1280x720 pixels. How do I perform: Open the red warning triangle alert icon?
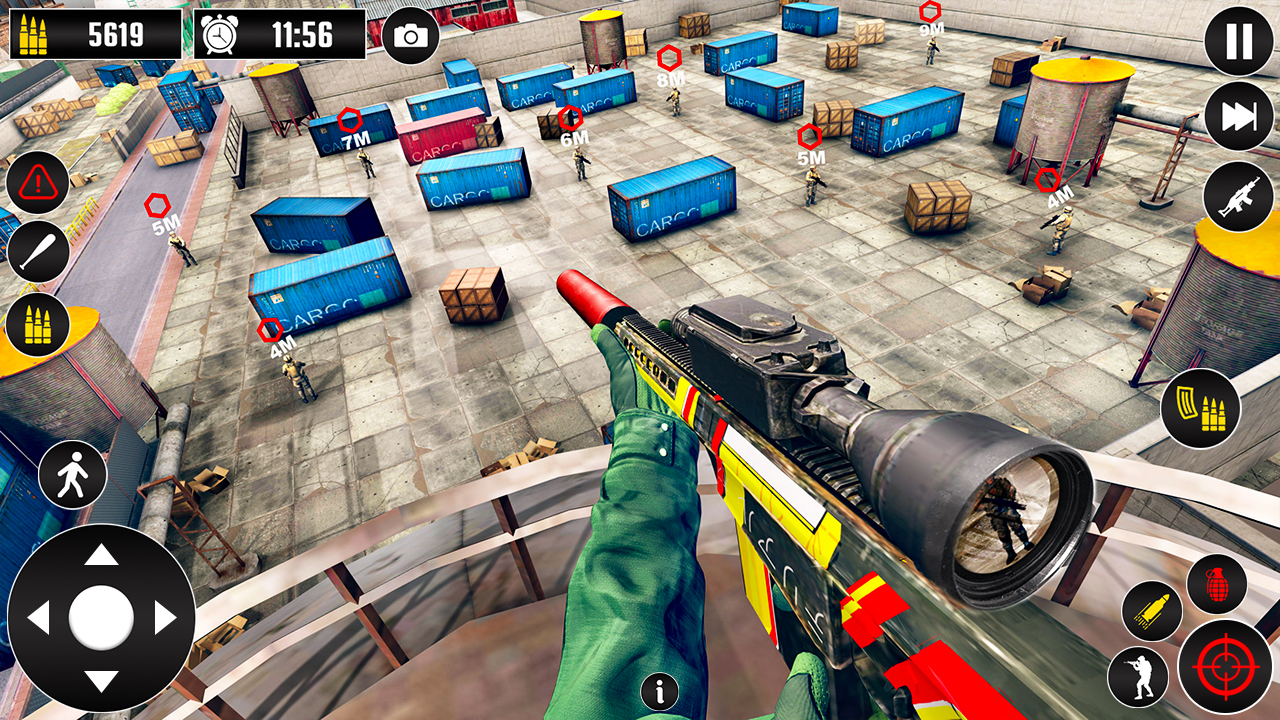click(x=37, y=183)
